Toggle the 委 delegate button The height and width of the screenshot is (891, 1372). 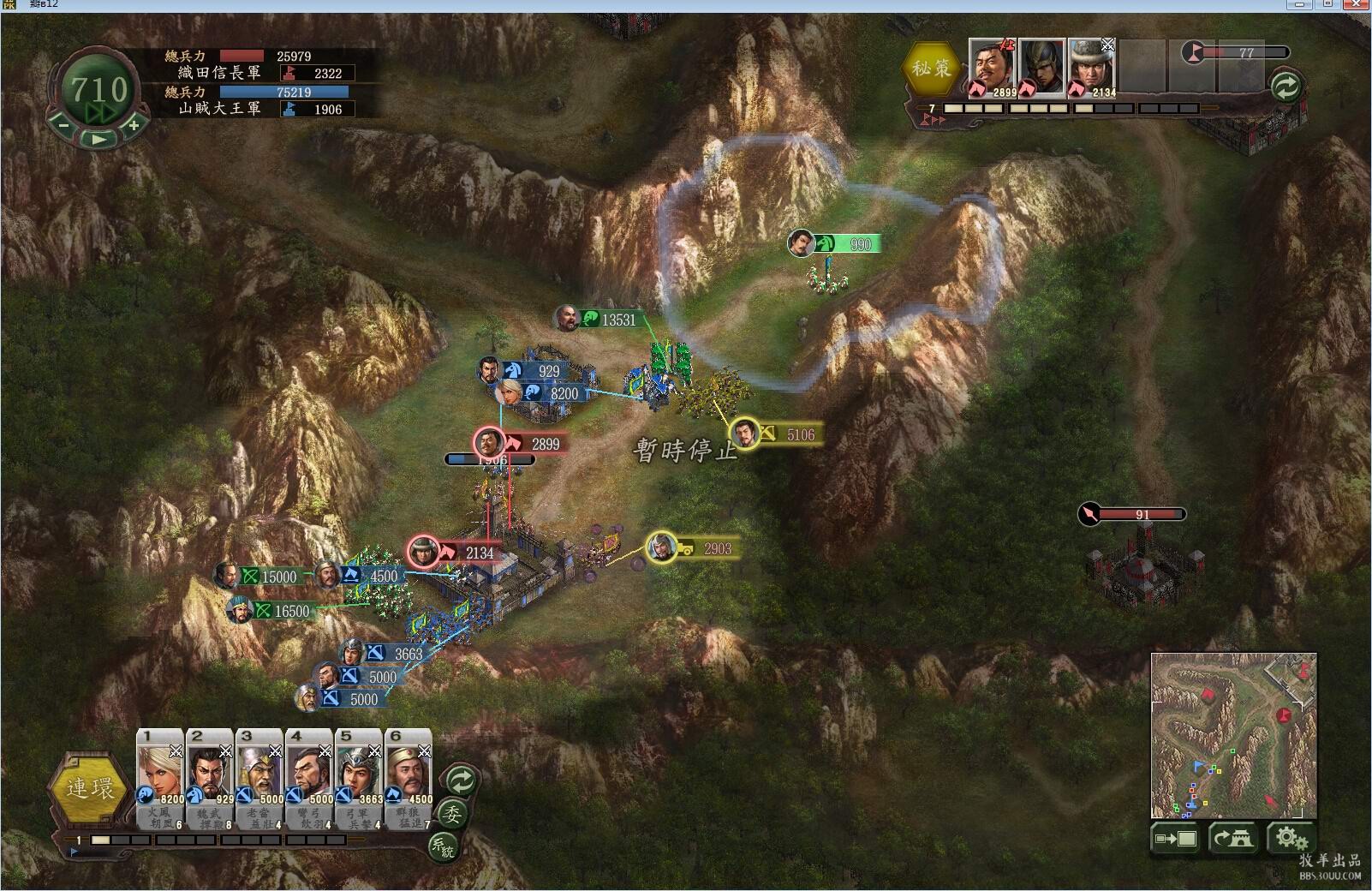(x=452, y=814)
